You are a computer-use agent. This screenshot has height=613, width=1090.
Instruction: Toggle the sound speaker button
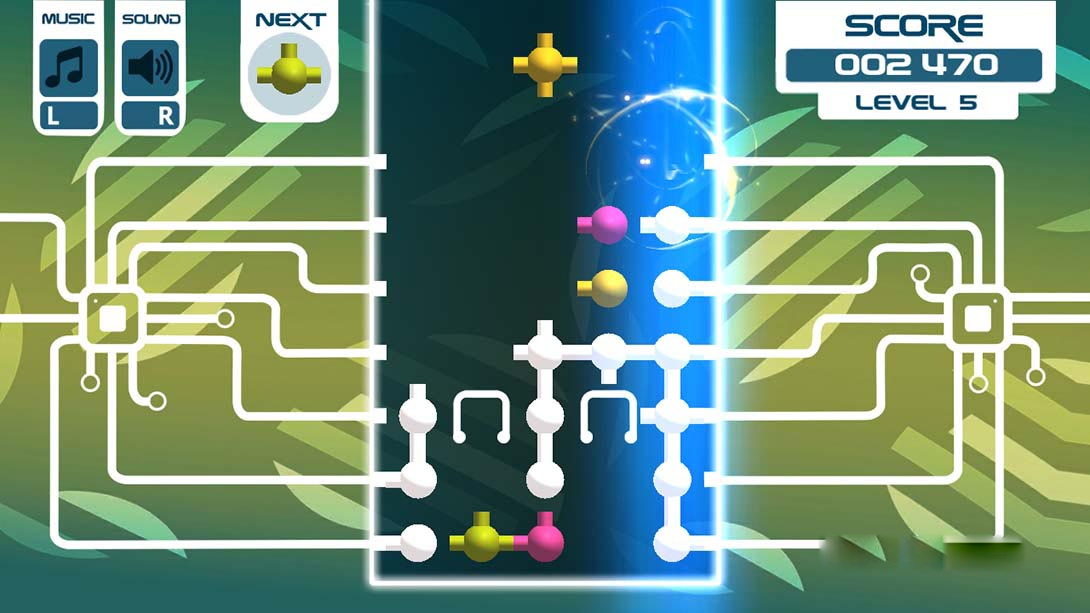[x=151, y=68]
